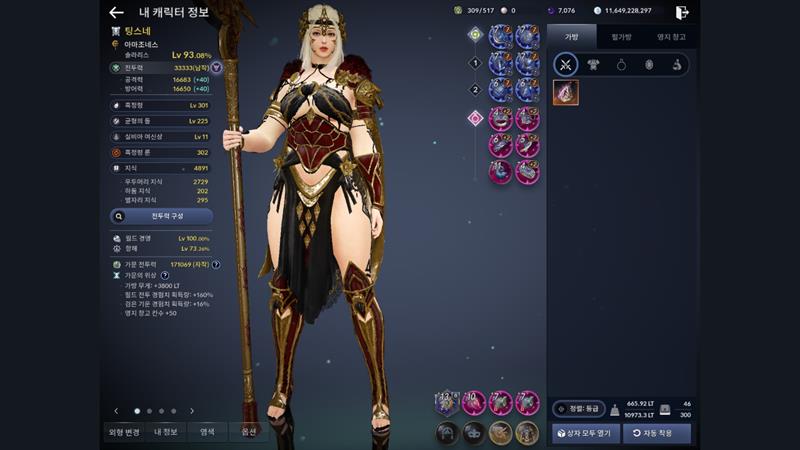This screenshot has height=450, width=800.
Task: Open the 염색 dye tab
Action: (206, 432)
